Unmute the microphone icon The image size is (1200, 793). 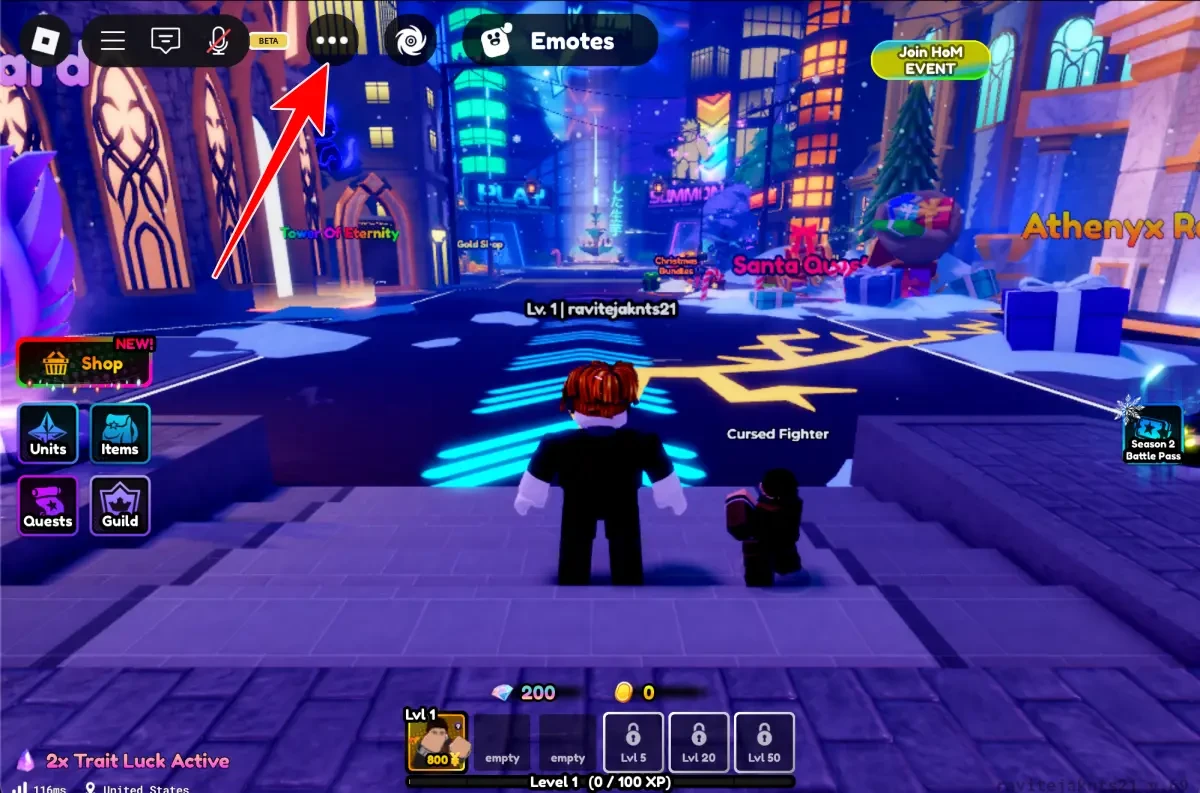coord(218,41)
